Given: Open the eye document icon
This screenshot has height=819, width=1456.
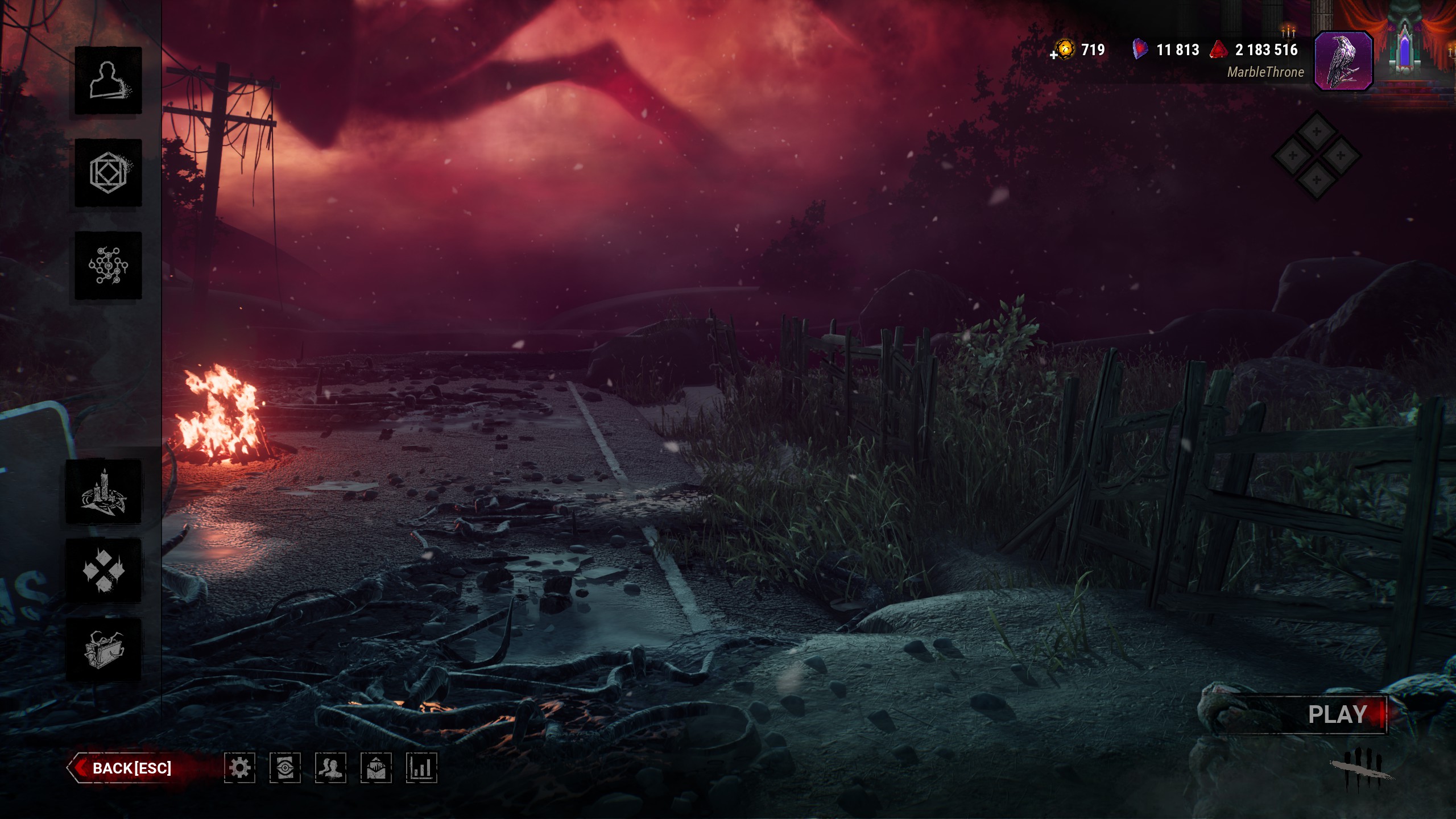Looking at the screenshot, I should click(285, 768).
